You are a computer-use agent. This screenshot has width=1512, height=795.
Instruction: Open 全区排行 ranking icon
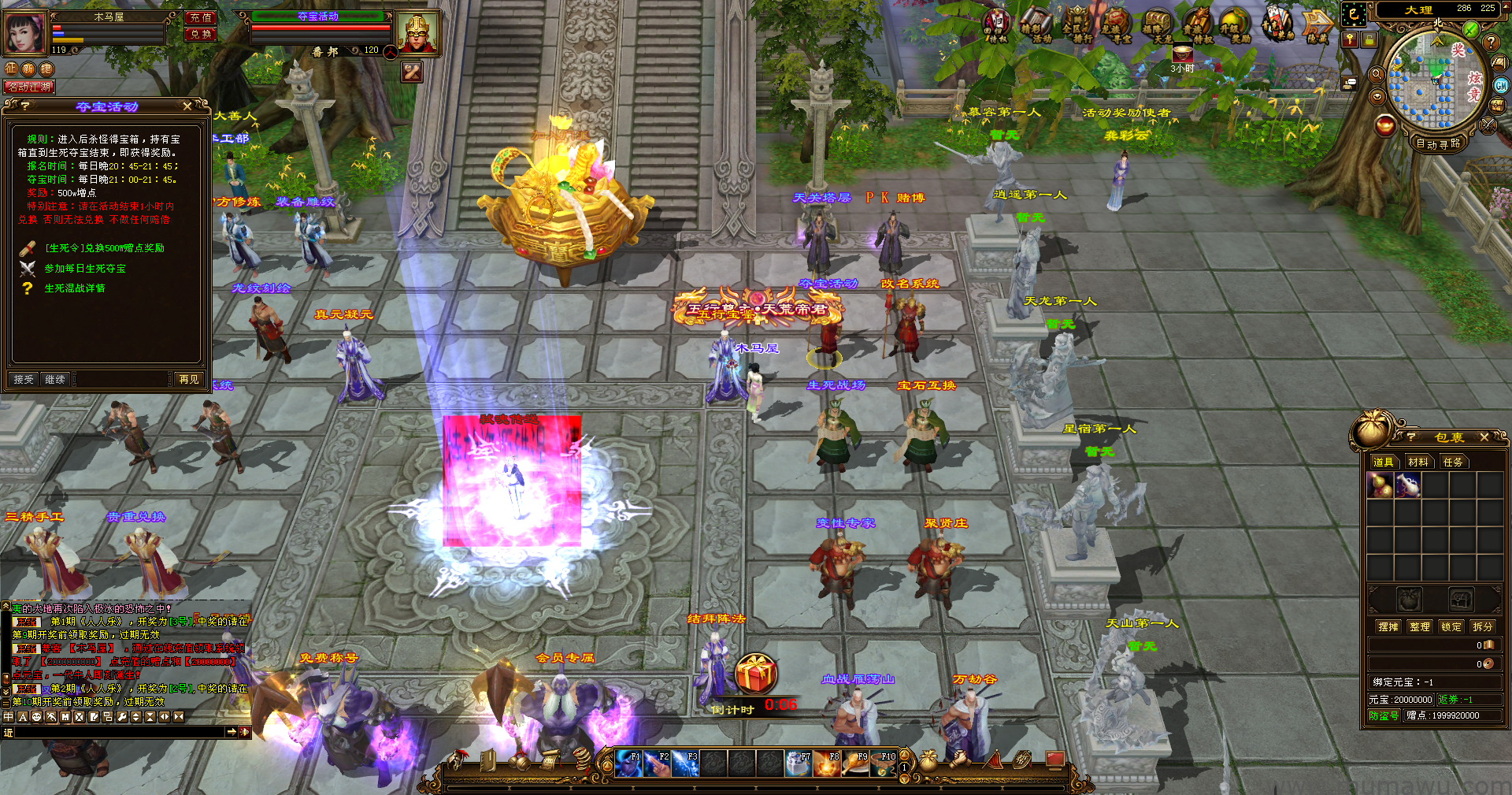point(1077,25)
